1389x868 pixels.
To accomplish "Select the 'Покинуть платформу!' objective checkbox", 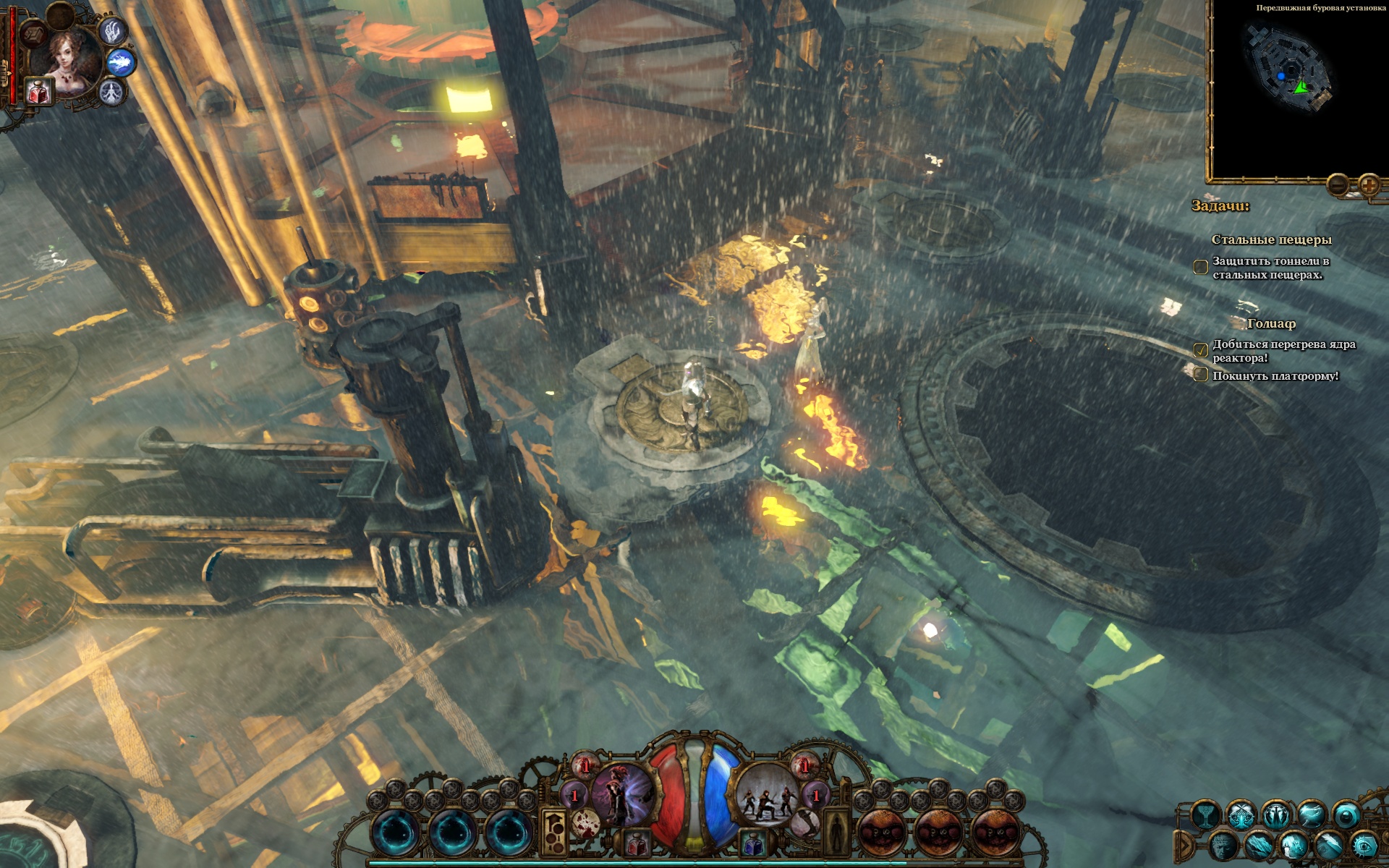I will click(x=1201, y=375).
